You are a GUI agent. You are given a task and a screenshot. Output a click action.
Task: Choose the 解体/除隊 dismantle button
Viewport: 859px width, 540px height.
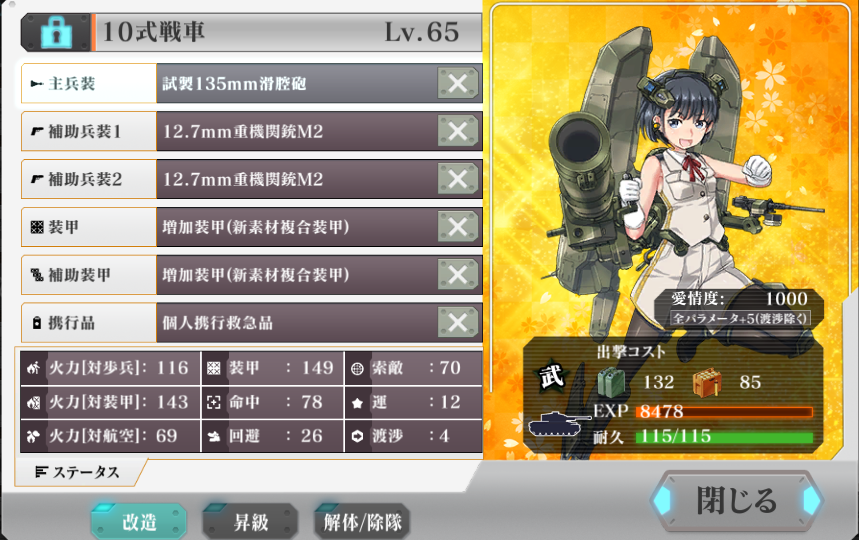point(361,522)
